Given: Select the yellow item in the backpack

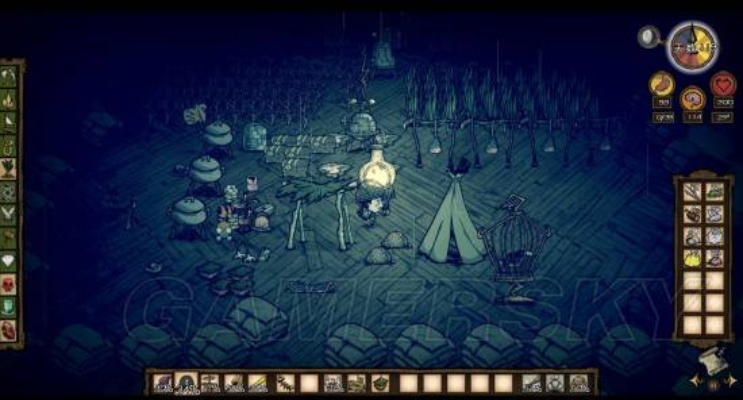Looking at the screenshot, I should click(x=692, y=258).
